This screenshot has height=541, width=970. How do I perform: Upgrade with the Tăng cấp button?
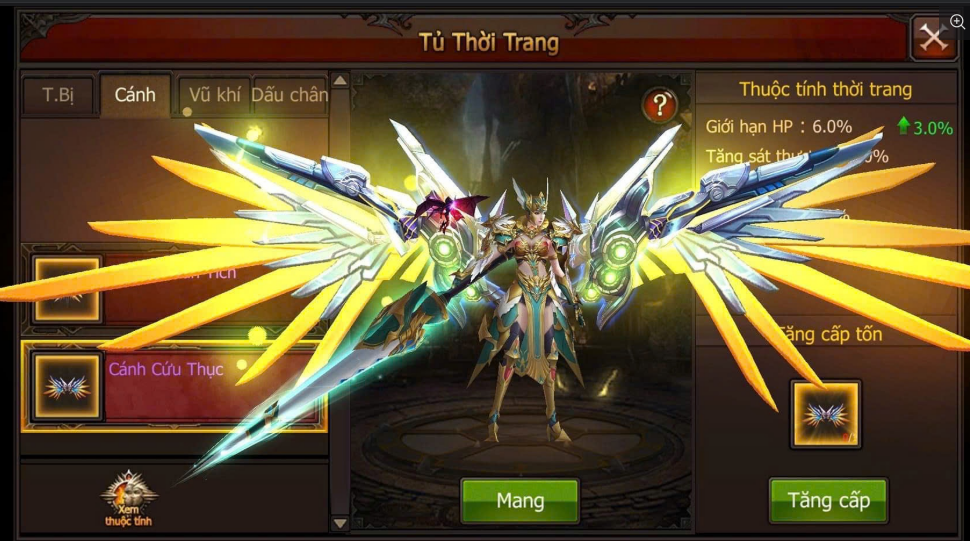[828, 500]
